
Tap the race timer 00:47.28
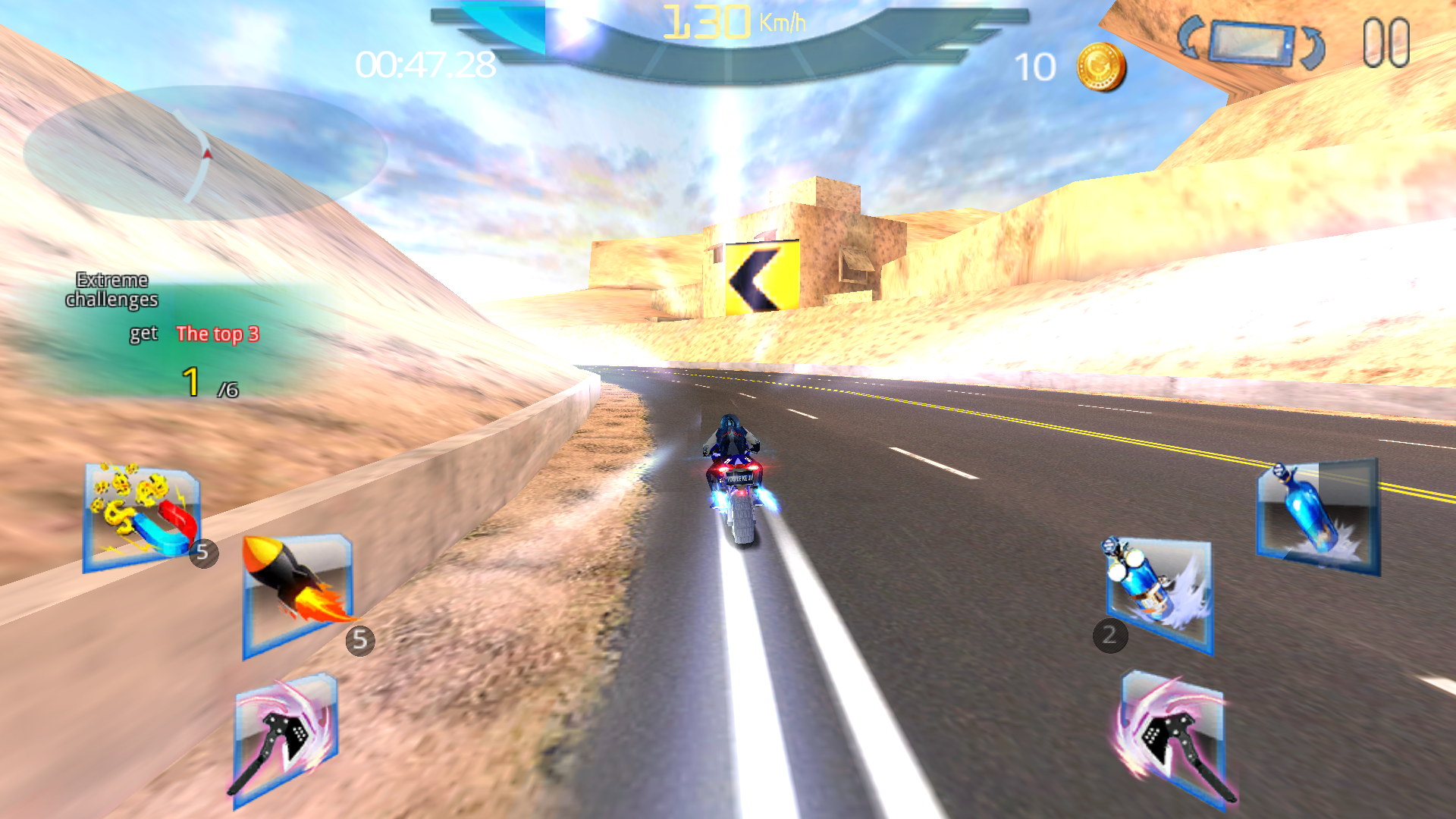coord(424,64)
